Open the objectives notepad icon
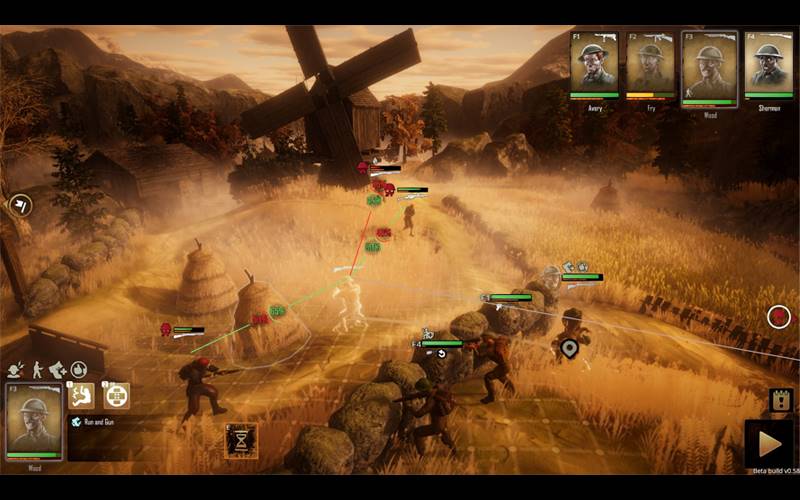Image resolution: width=800 pixels, height=500 pixels. point(781,399)
